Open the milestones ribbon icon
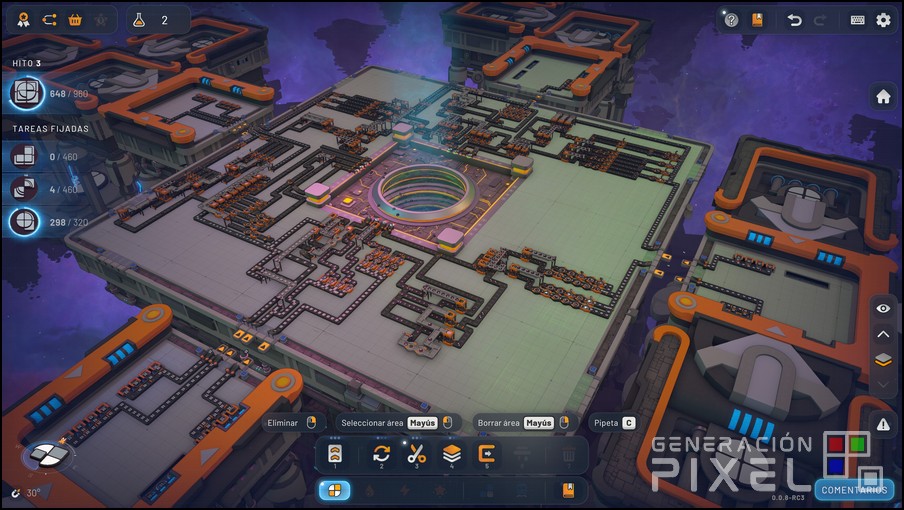The height and width of the screenshot is (510, 904). pyautogui.click(x=22, y=20)
